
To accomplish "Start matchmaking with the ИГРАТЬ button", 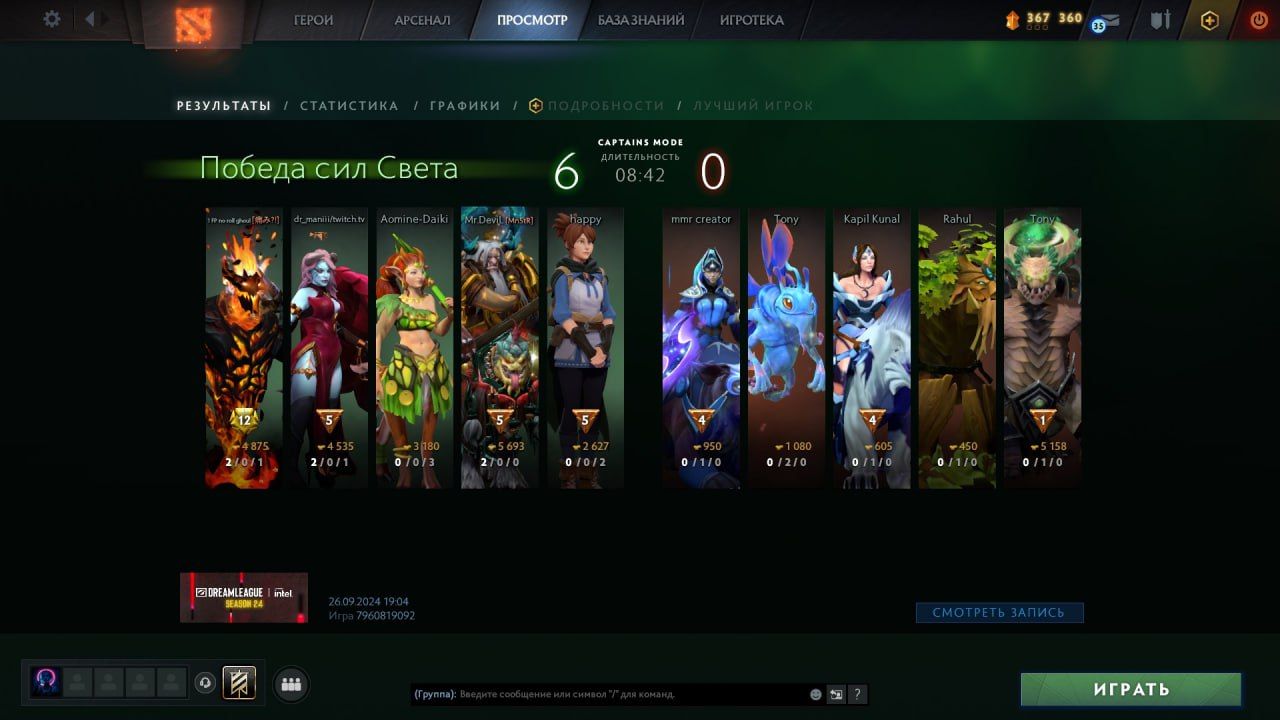I will pyautogui.click(x=1131, y=689).
